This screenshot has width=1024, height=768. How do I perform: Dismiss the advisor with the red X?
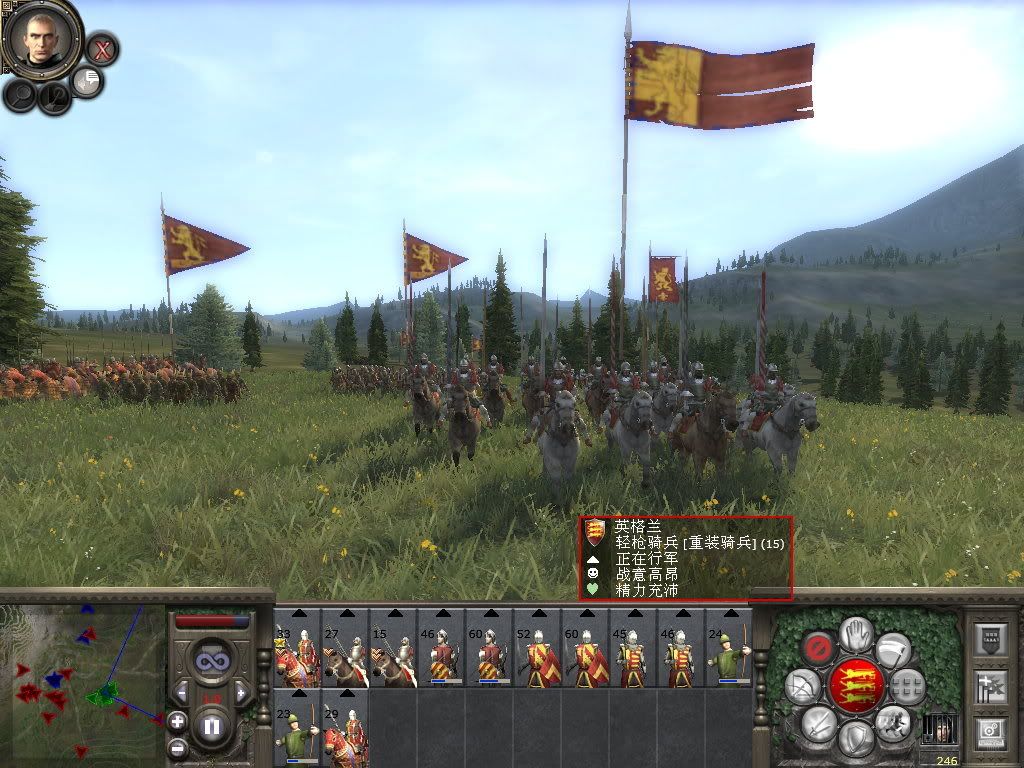[x=101, y=48]
